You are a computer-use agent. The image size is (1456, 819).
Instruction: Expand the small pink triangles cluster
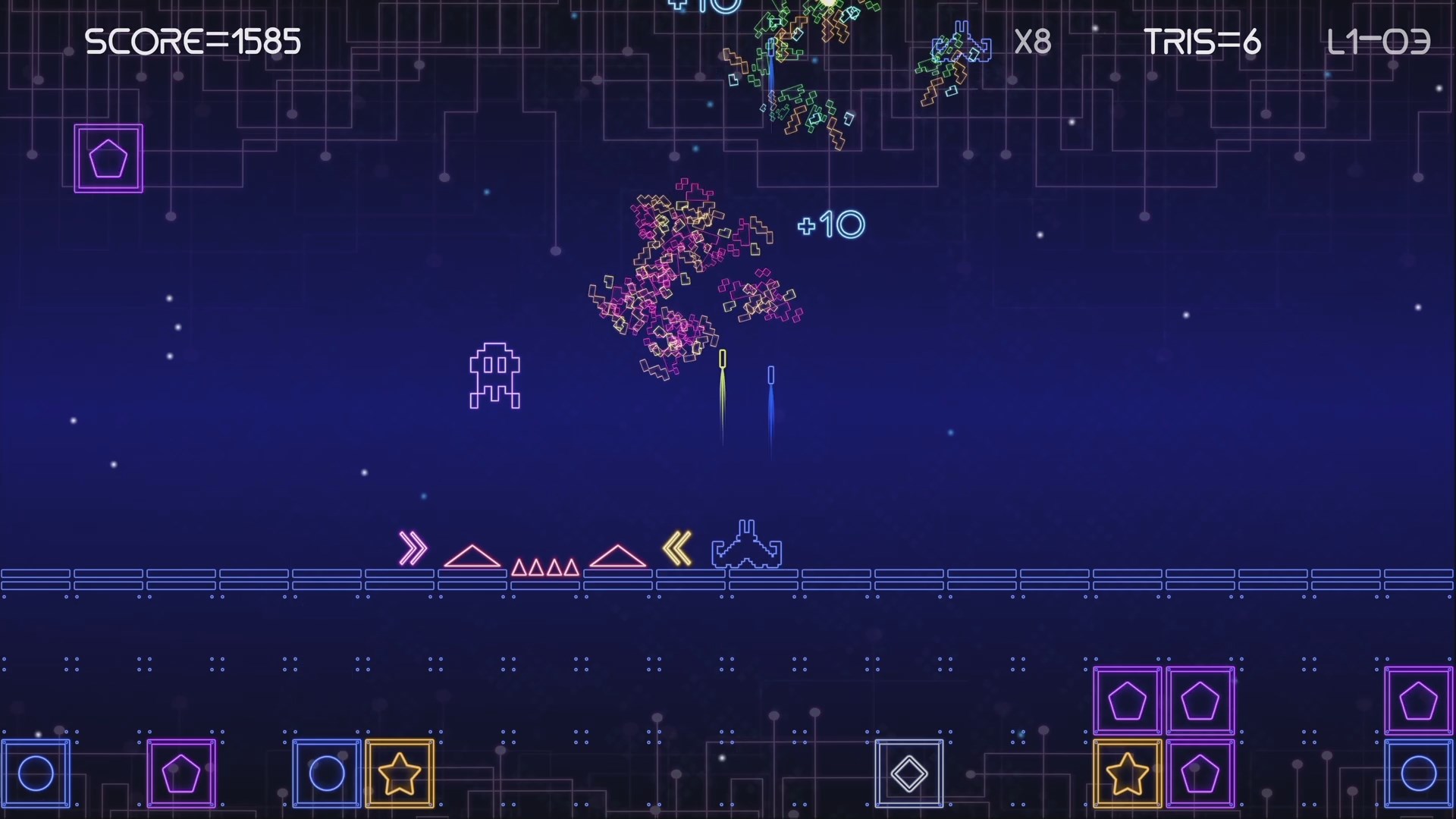[544, 565]
